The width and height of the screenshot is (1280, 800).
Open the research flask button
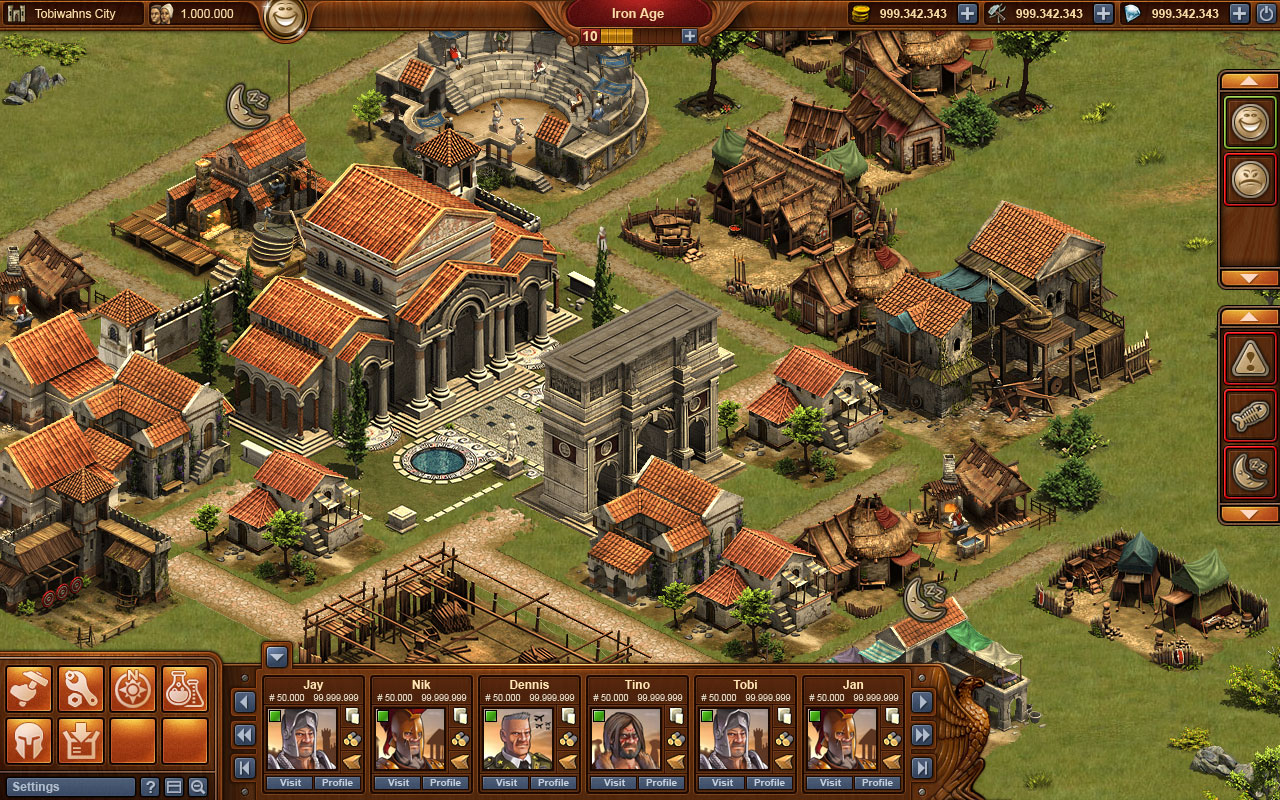coord(185,689)
